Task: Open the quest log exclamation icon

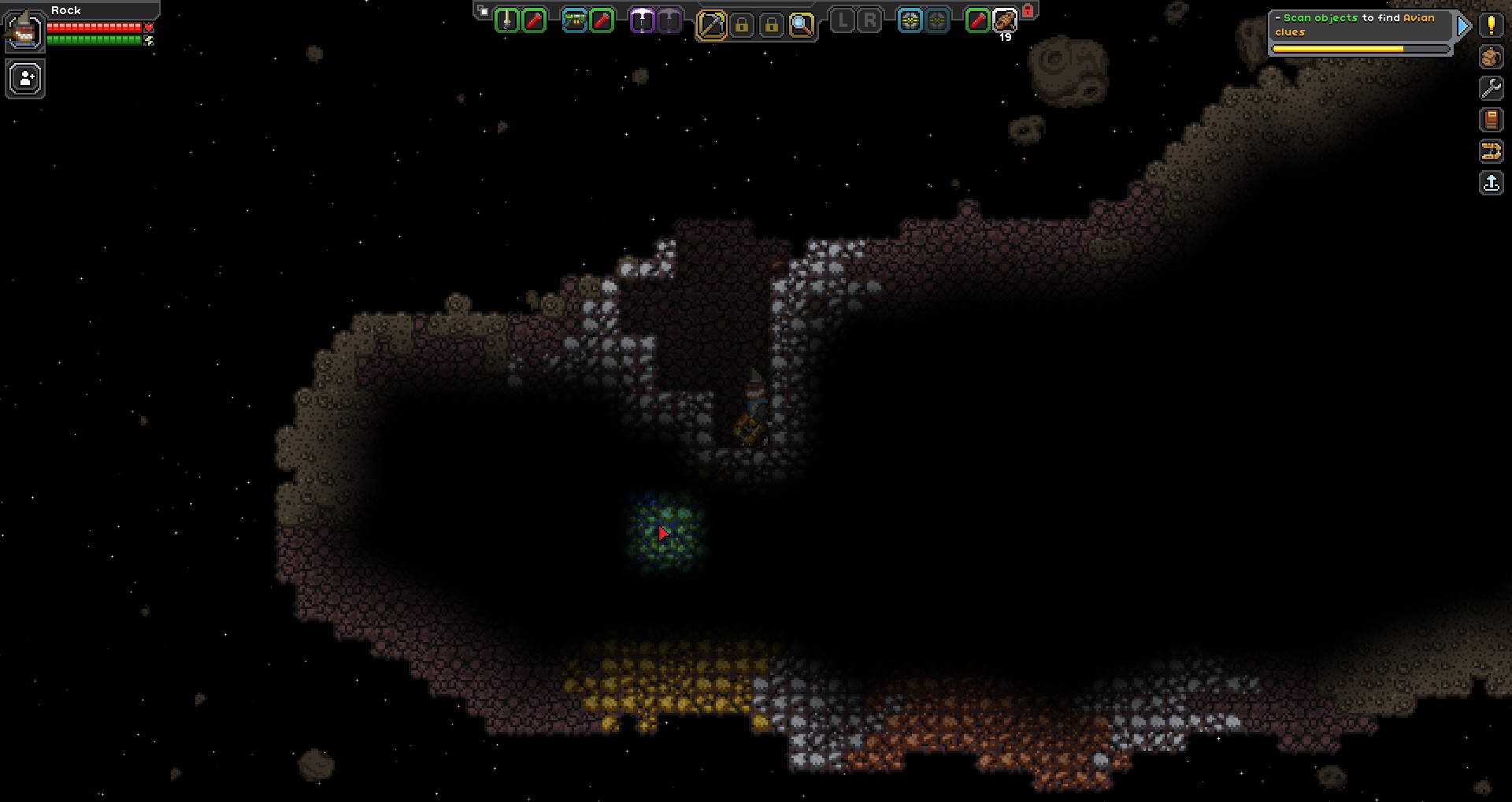Action: pos(1491,25)
